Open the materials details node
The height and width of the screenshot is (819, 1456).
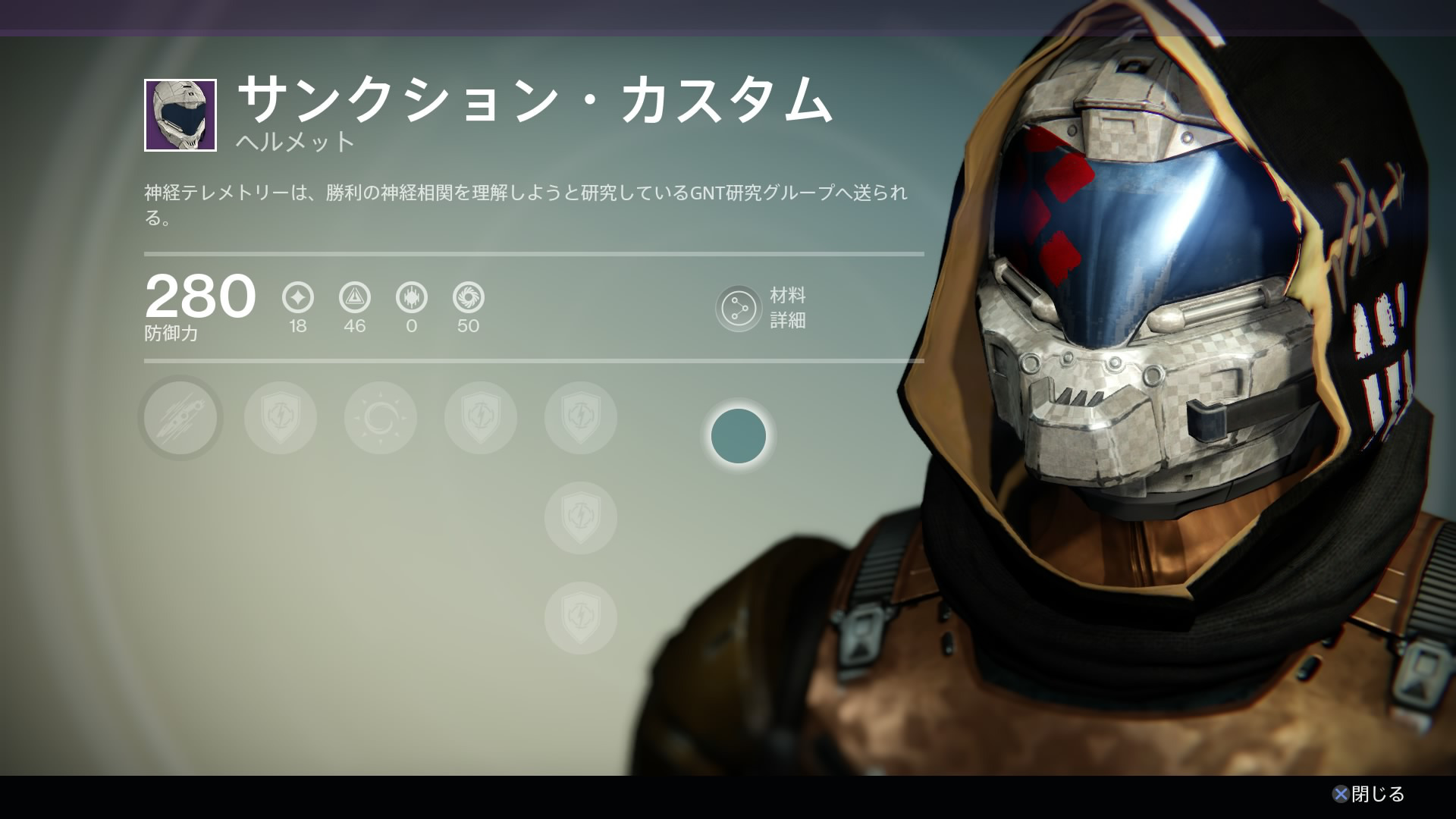pyautogui.click(x=738, y=309)
